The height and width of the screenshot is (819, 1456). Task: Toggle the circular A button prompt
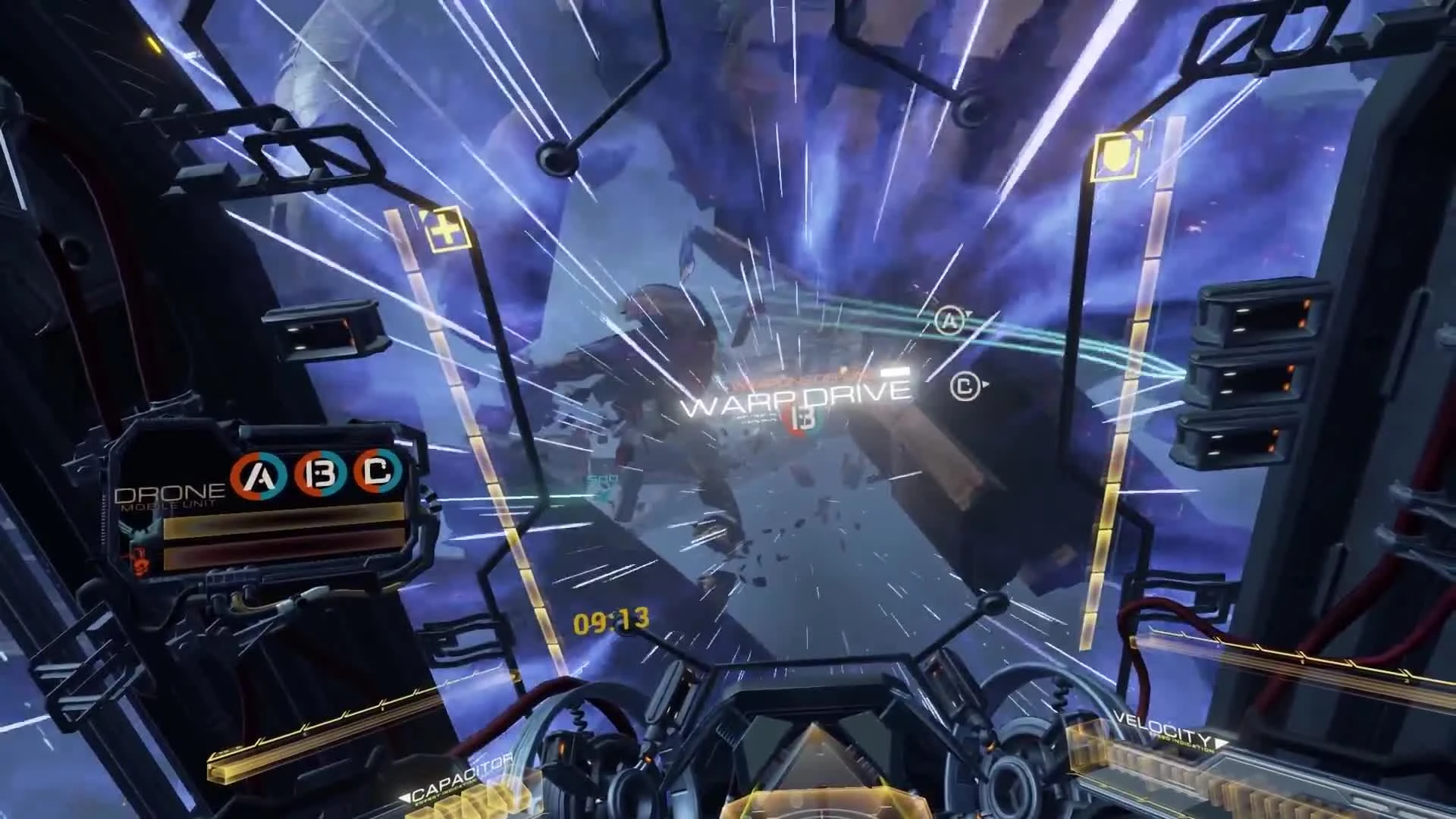tap(949, 321)
